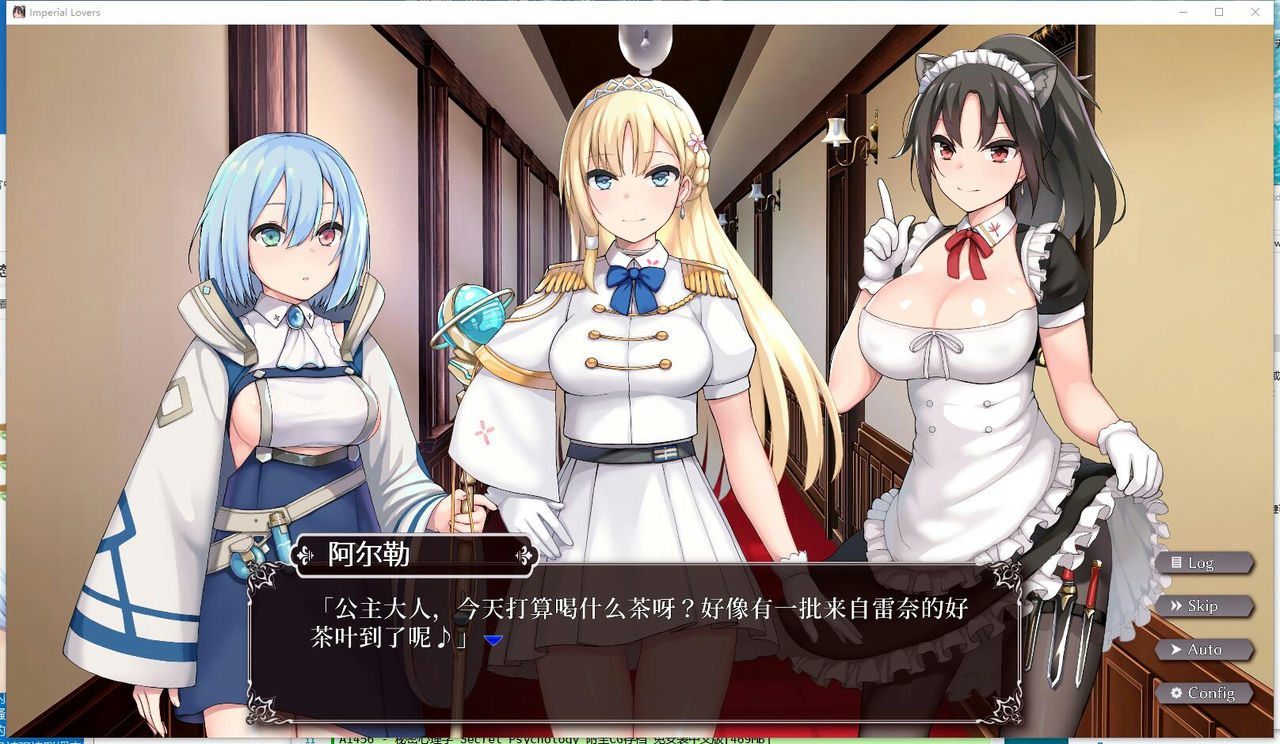Click the document icon on the Log button

click(x=1177, y=563)
